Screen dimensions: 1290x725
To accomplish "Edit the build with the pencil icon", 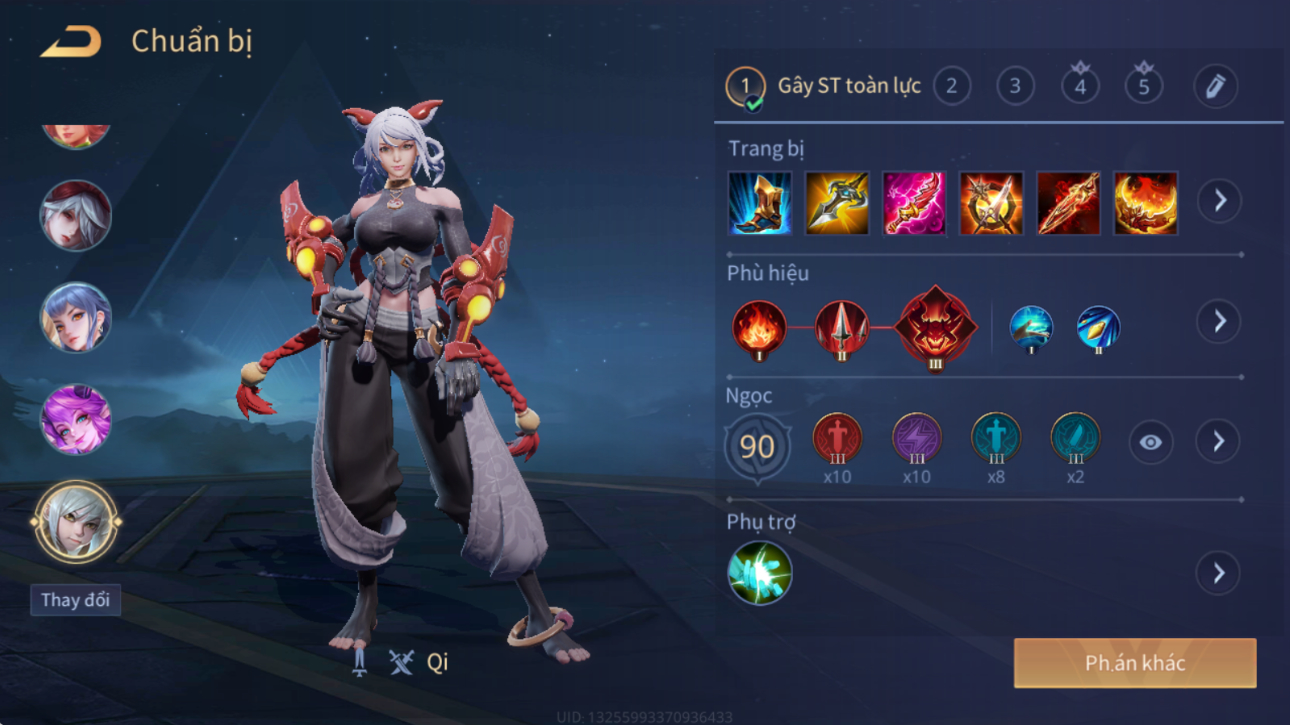I will point(1215,87).
